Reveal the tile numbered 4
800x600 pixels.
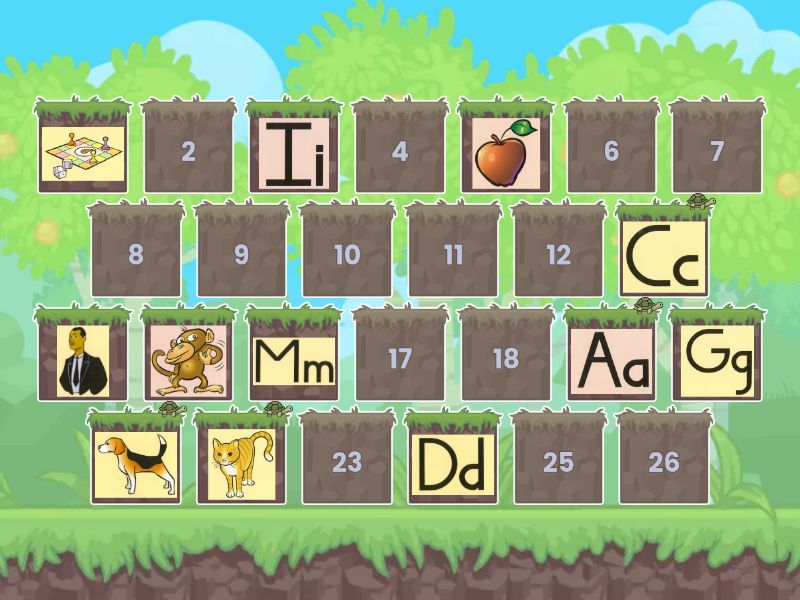pyautogui.click(x=400, y=152)
